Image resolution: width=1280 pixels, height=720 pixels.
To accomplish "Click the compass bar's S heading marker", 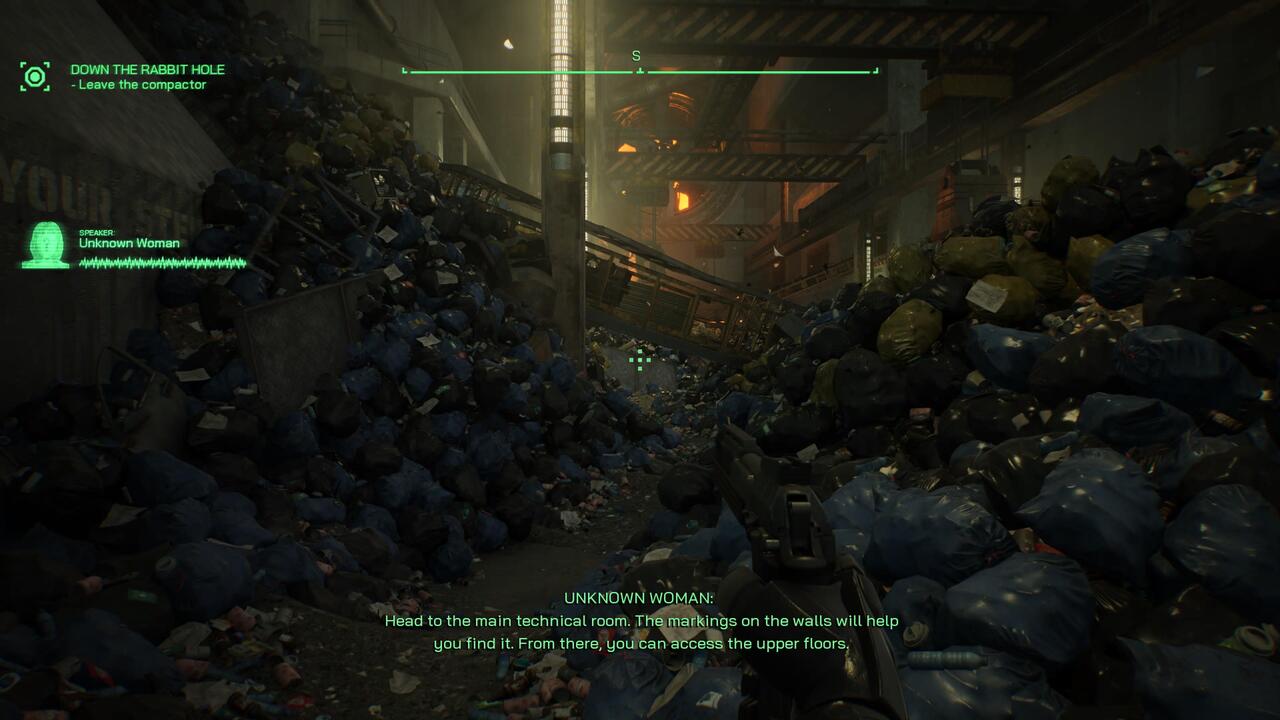I will click(636, 57).
